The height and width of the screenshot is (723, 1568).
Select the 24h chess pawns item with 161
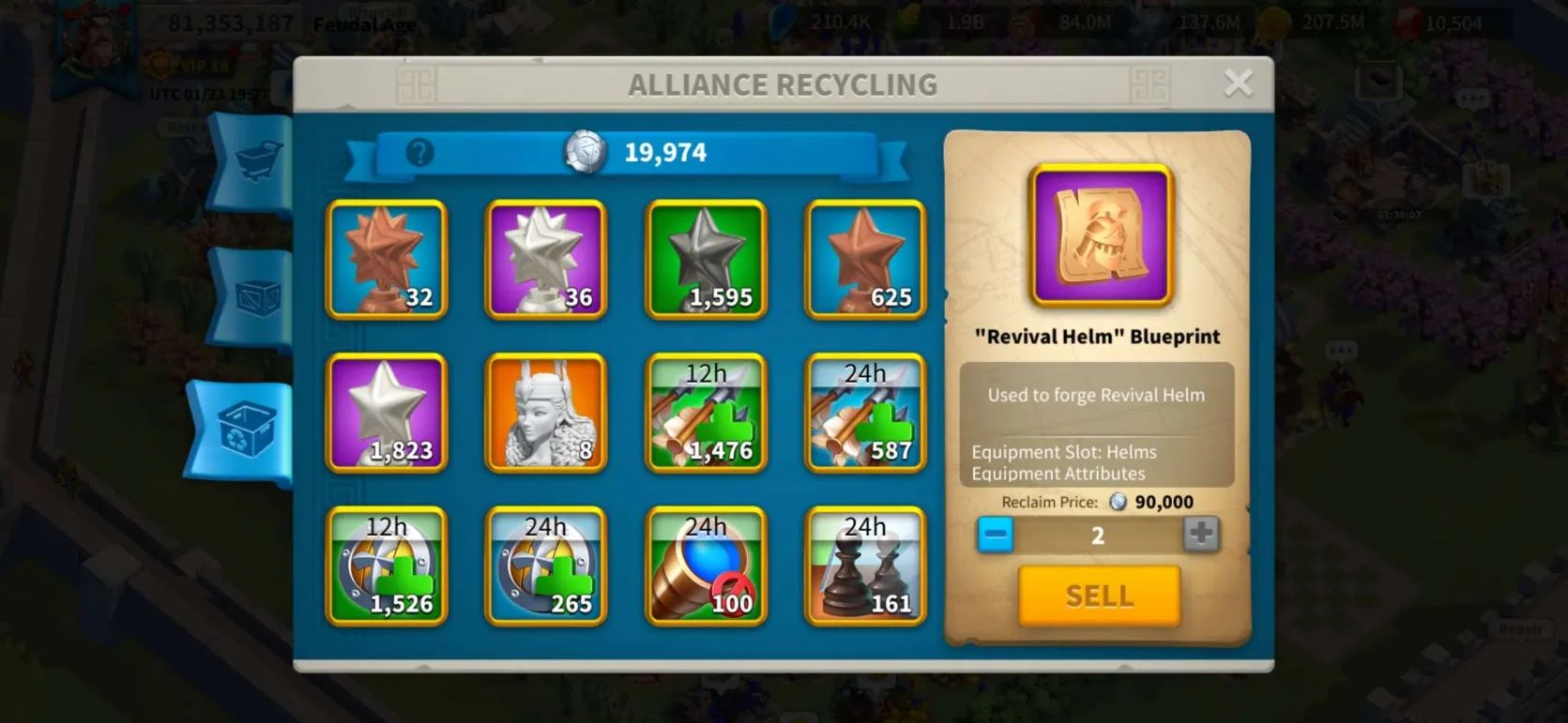click(x=865, y=566)
